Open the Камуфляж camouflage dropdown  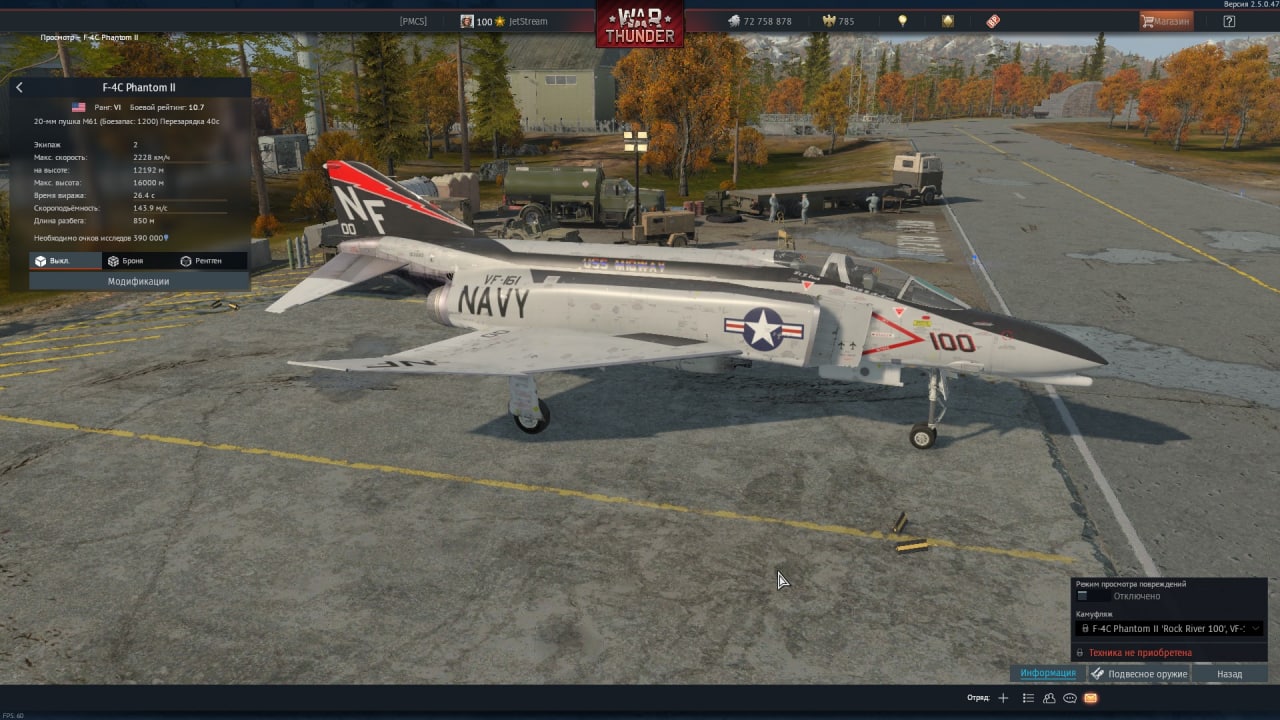[x=1169, y=629]
